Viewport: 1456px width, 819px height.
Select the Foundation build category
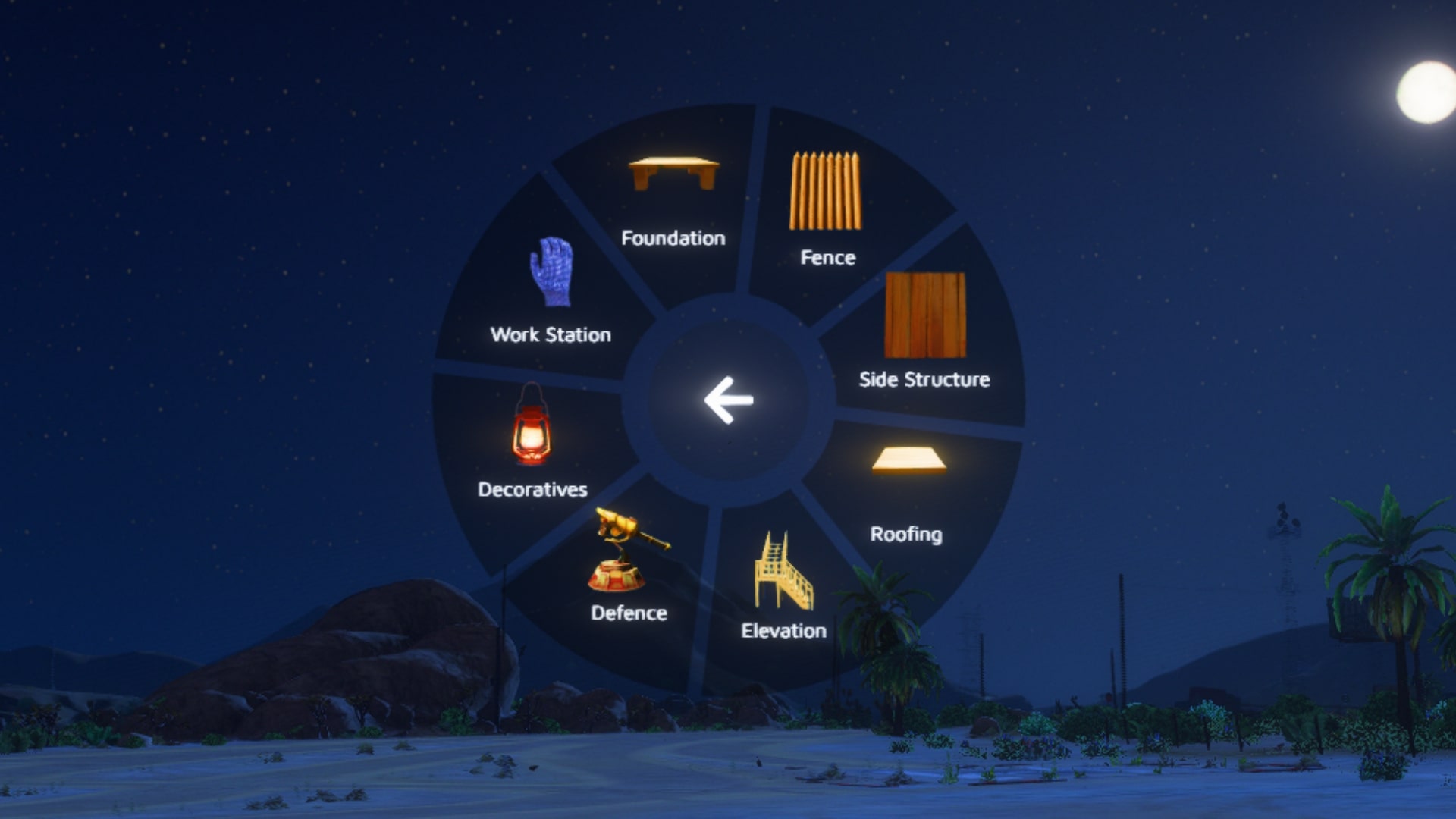673,199
